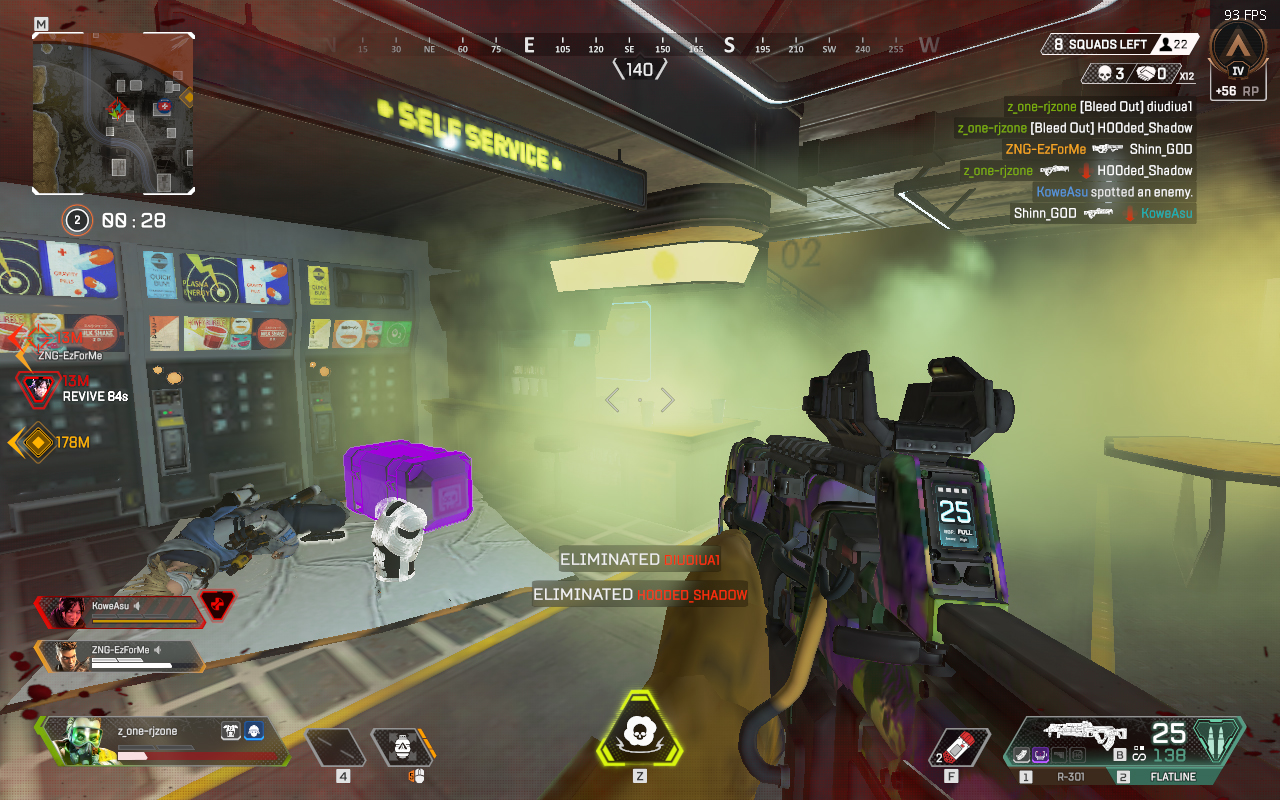Click the knockdown shield icon
Image resolution: width=1280 pixels, height=800 pixels.
pyautogui.click(x=229, y=732)
